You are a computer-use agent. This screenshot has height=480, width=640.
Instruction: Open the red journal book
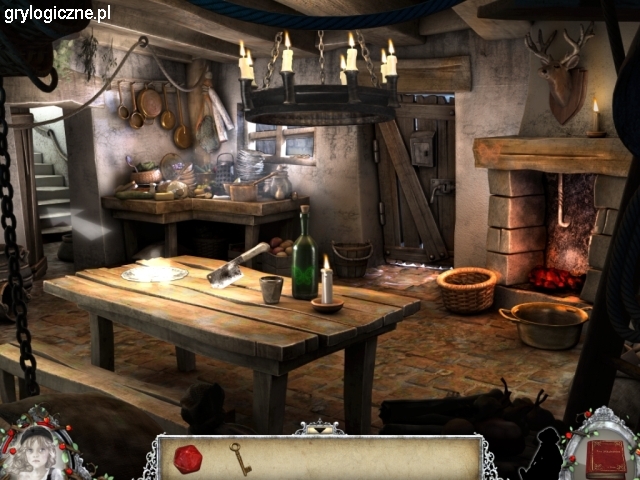[x=605, y=457]
